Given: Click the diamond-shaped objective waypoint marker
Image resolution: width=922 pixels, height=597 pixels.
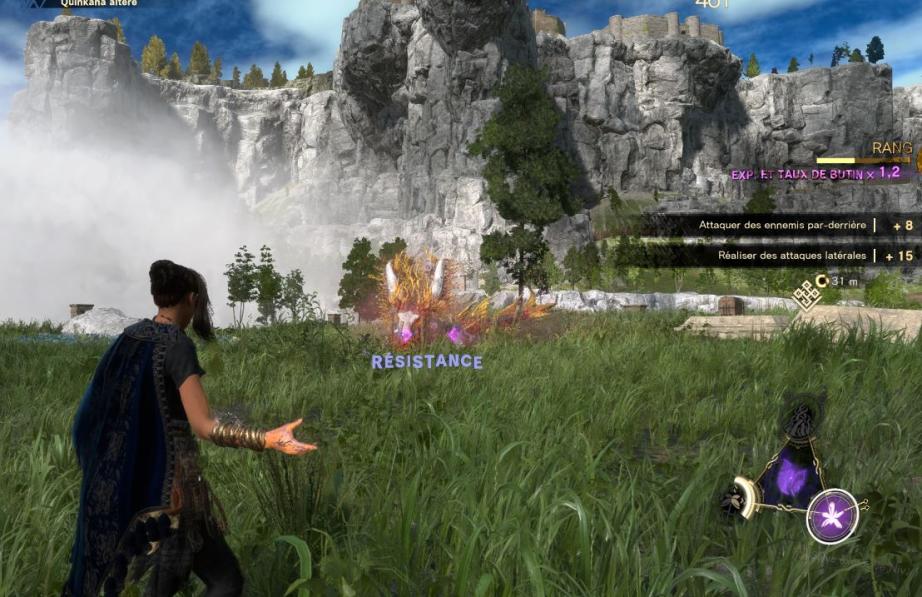Looking at the screenshot, I should [805, 294].
